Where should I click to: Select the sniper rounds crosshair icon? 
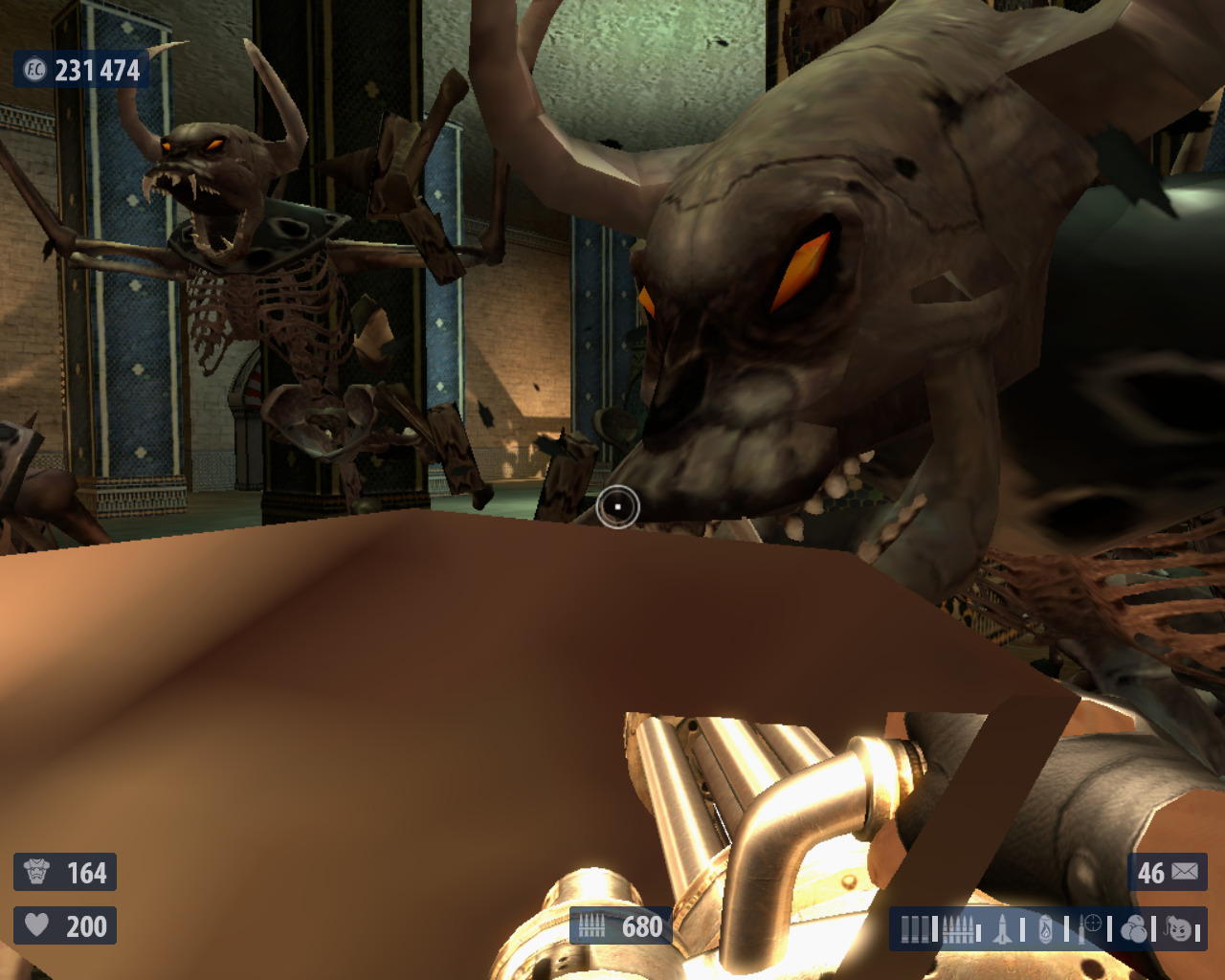pos(1091,926)
